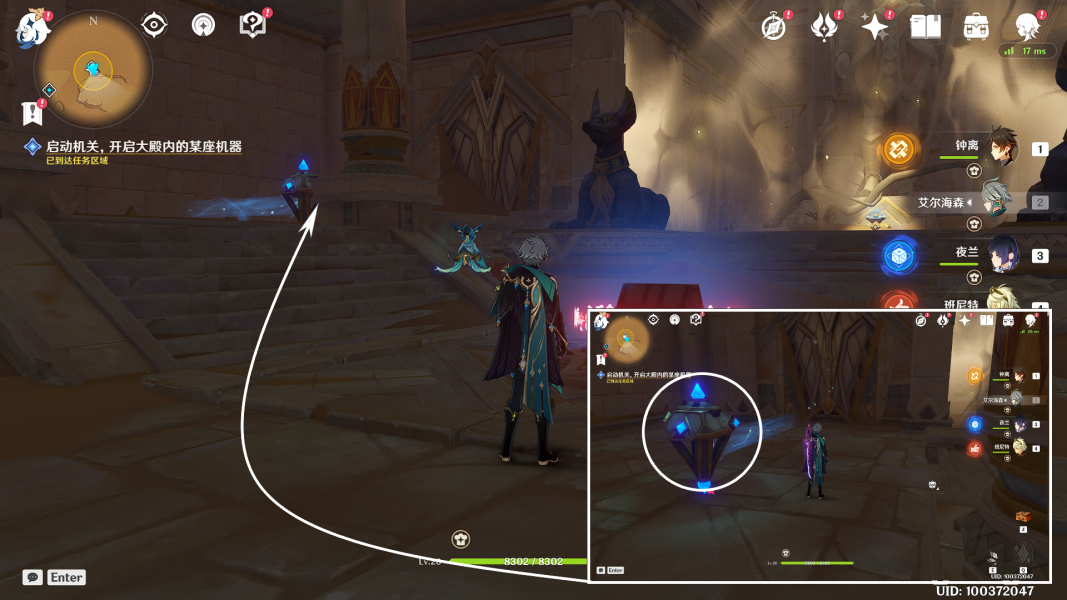Open the backpack inventory
Image resolution: width=1067 pixels, height=600 pixels.
[976, 27]
